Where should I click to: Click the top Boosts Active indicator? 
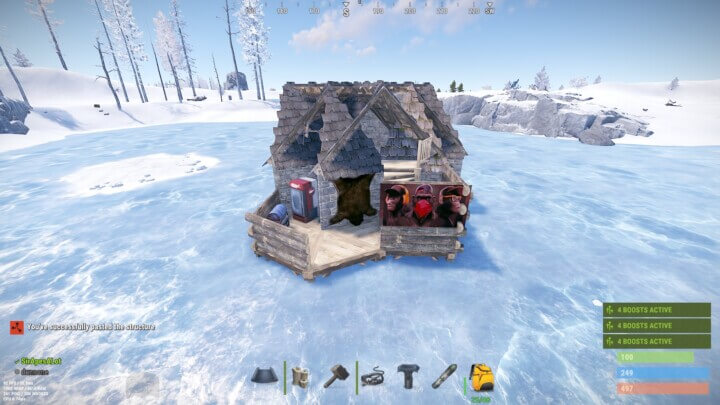656,310
